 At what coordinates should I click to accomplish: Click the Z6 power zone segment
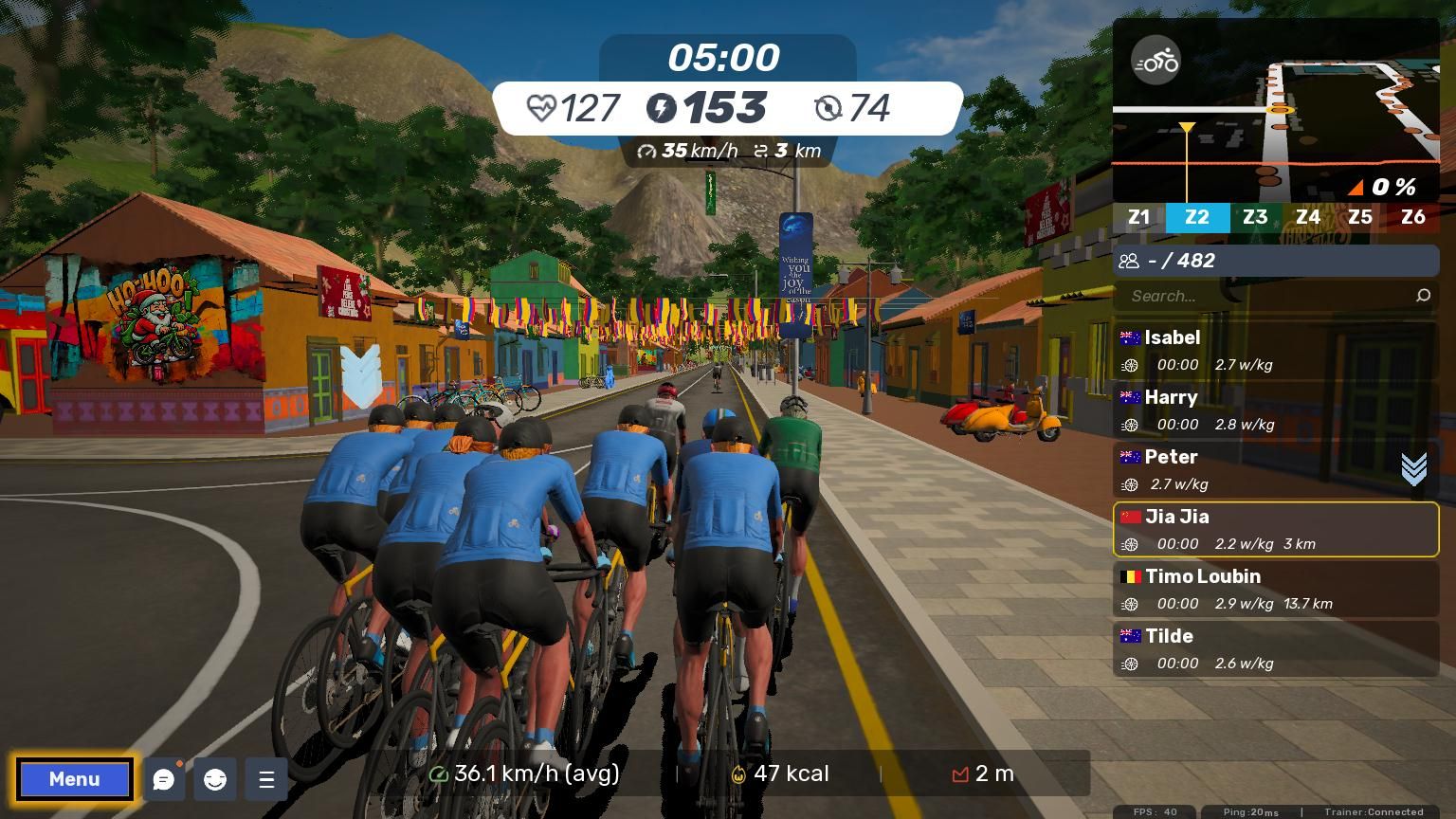(x=1412, y=217)
